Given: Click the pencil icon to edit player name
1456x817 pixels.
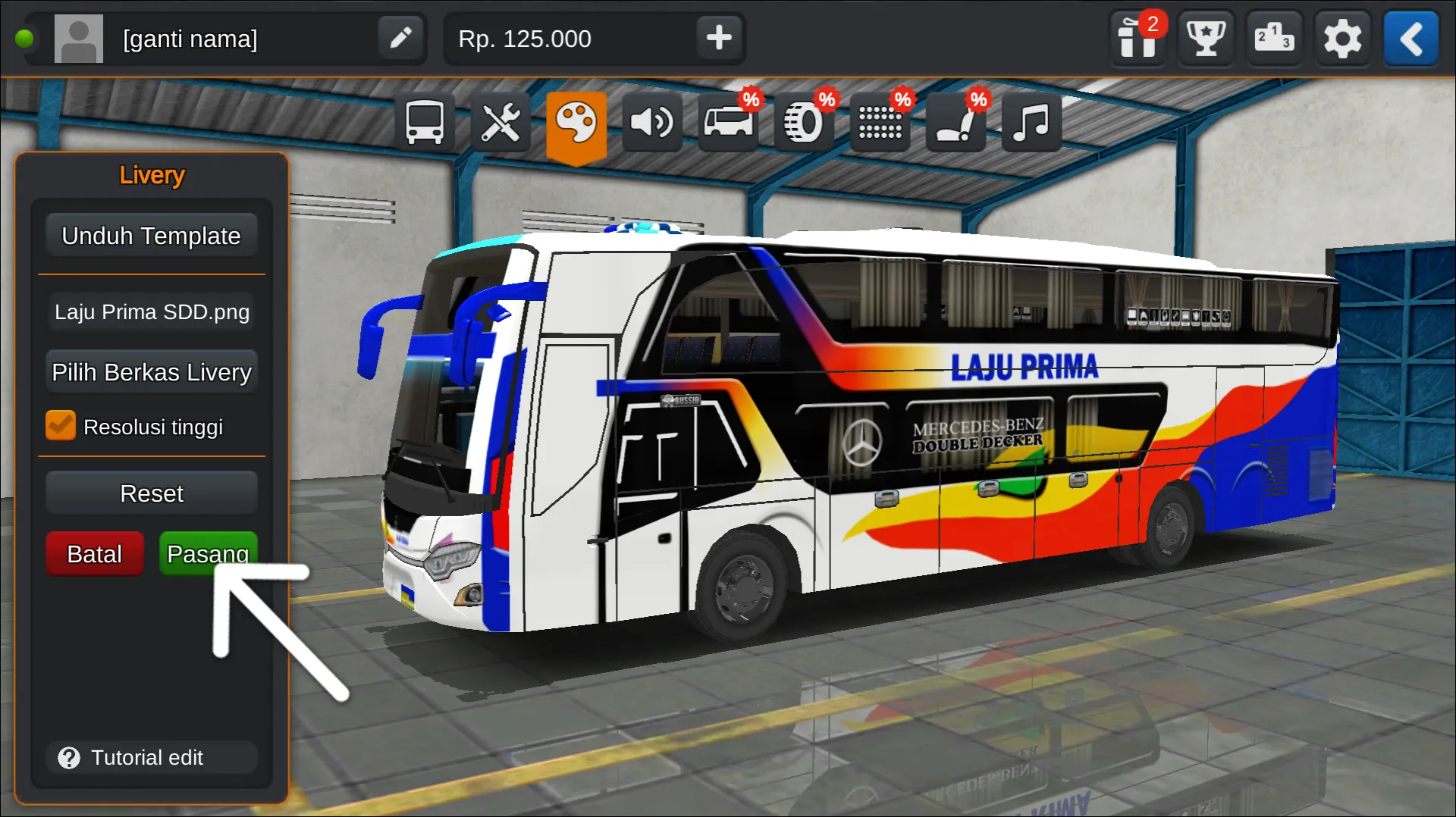Looking at the screenshot, I should click(400, 38).
